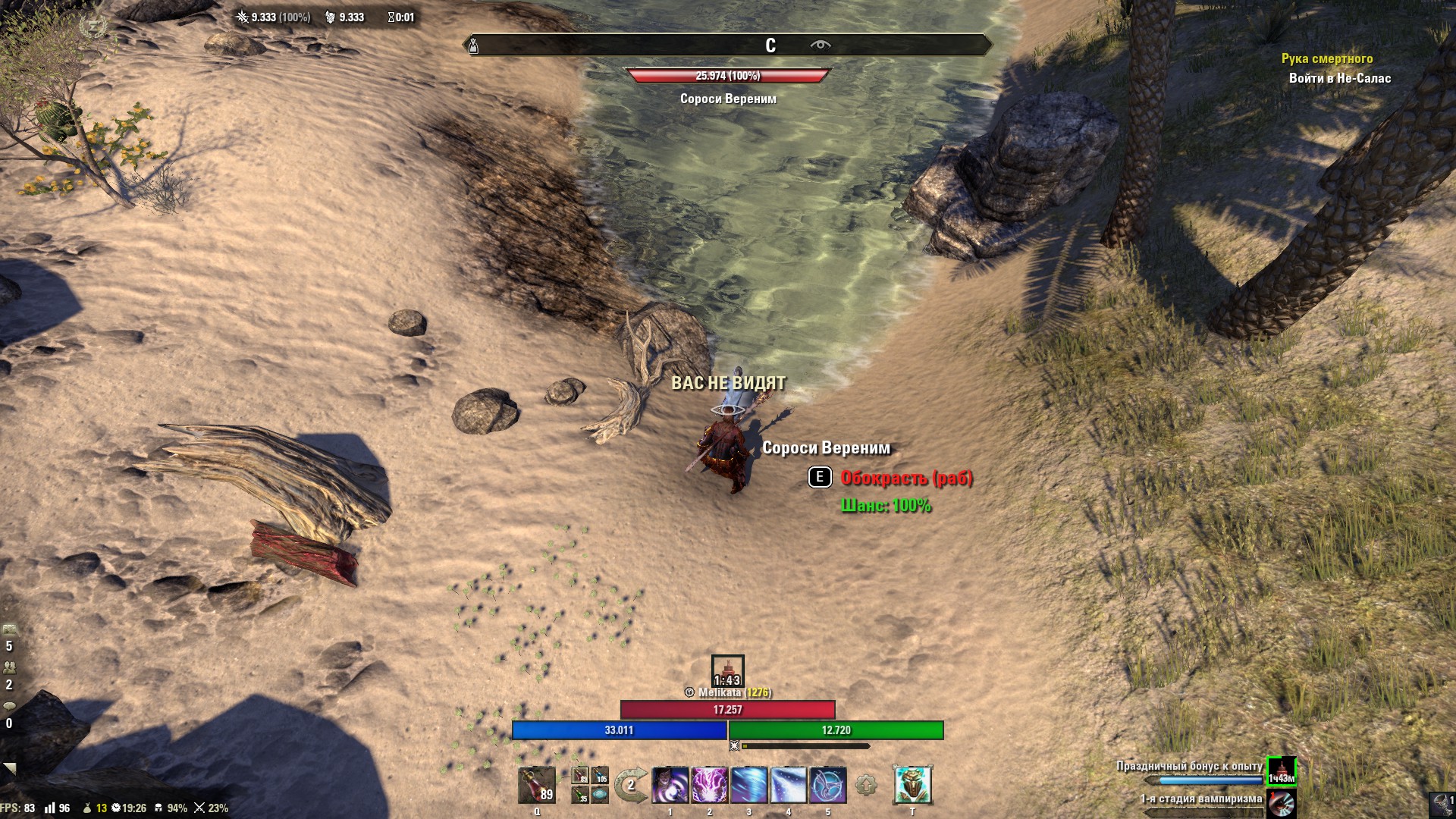Image resolution: width=1456 pixels, height=819 pixels.
Task: Fire the armored atronach ultimate ability
Action: (912, 785)
